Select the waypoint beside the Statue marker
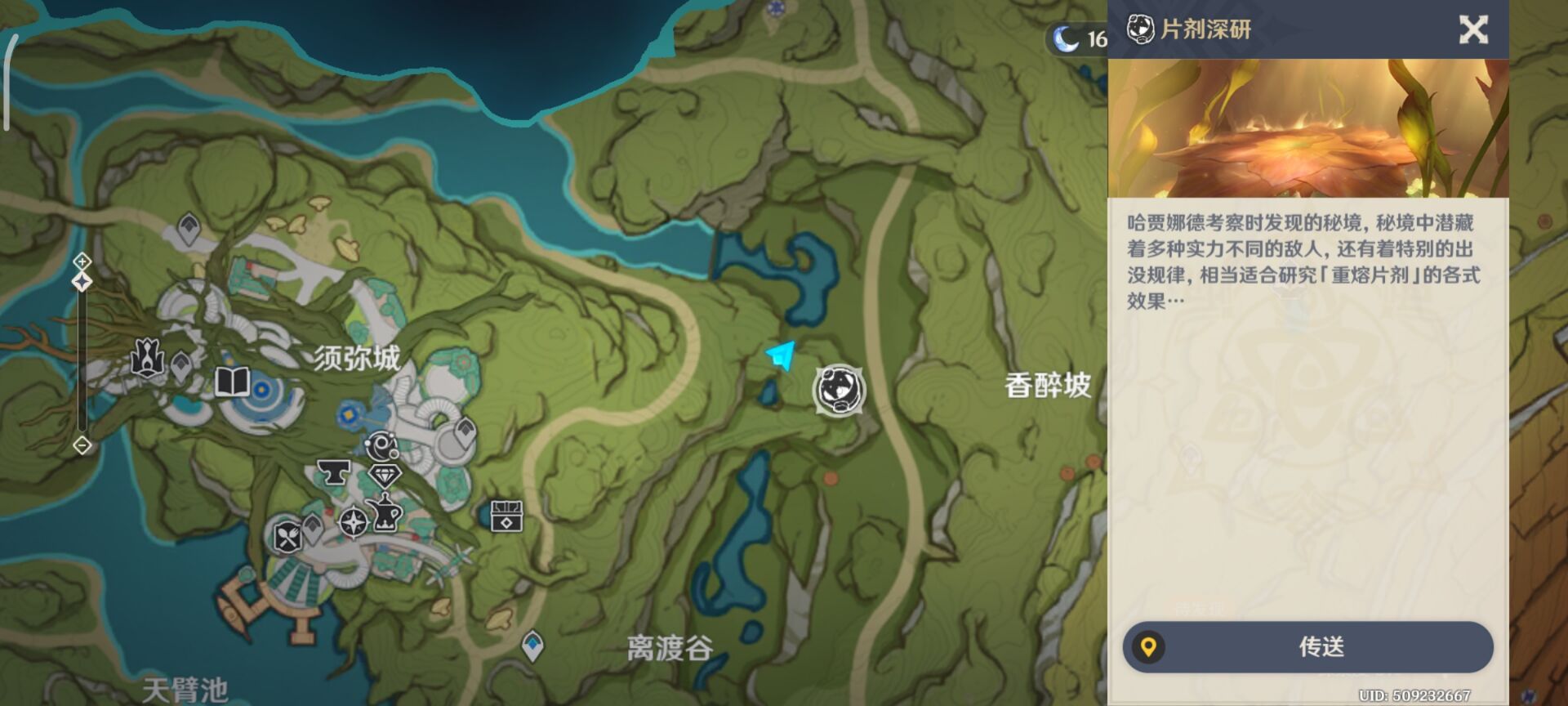The height and width of the screenshot is (706, 1568). pos(181,365)
